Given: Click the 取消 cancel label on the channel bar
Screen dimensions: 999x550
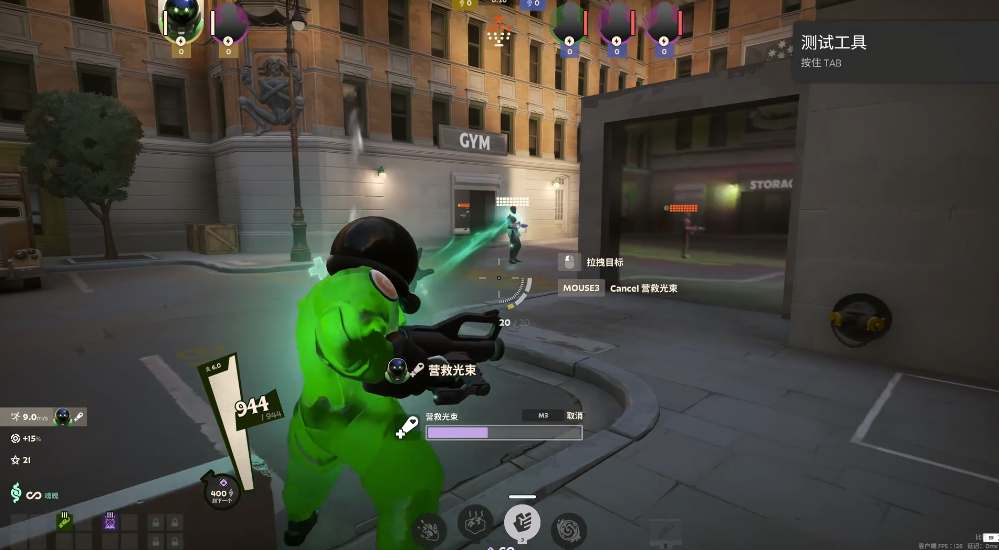Looking at the screenshot, I should (574, 416).
